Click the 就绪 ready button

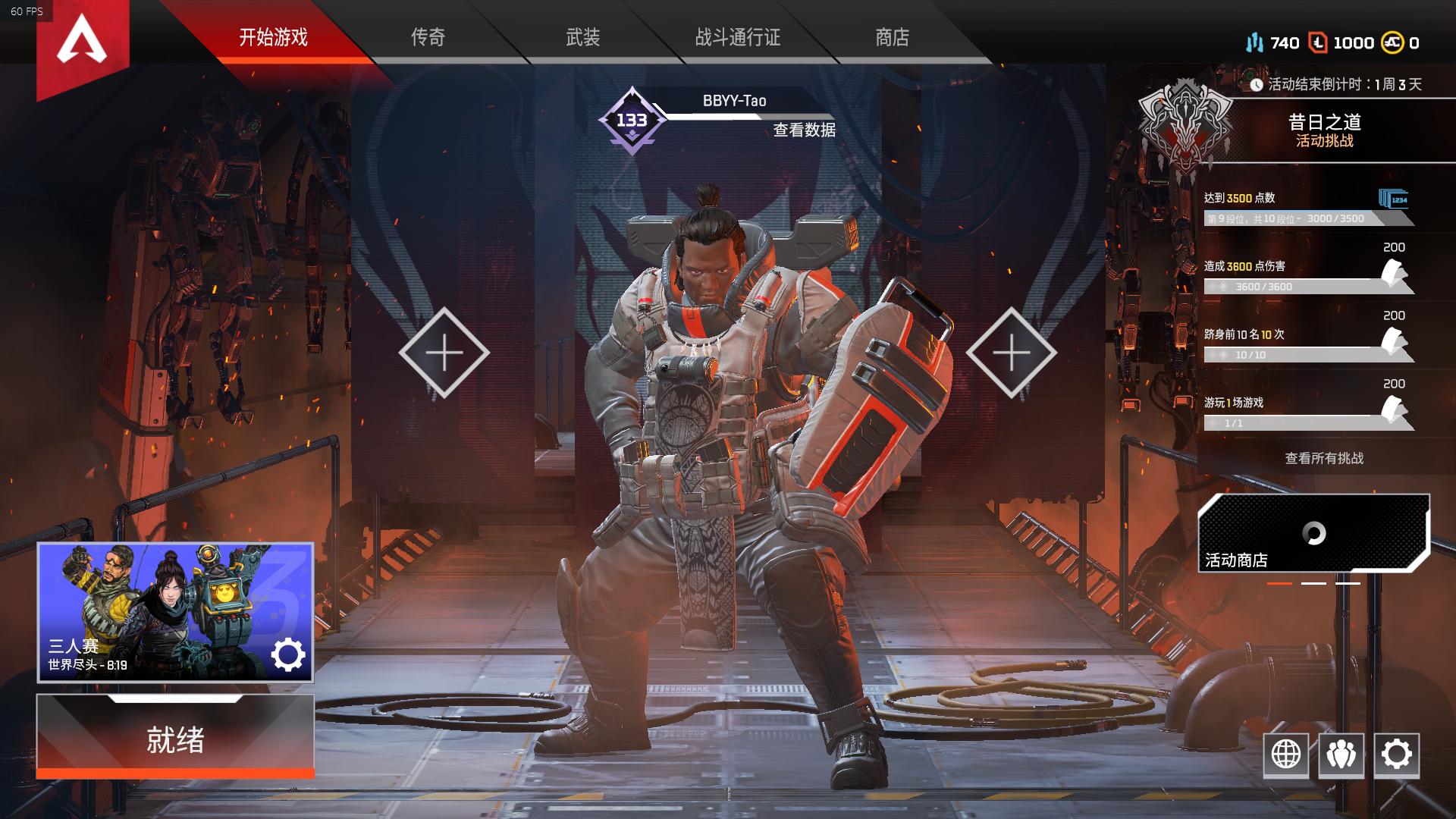click(175, 739)
